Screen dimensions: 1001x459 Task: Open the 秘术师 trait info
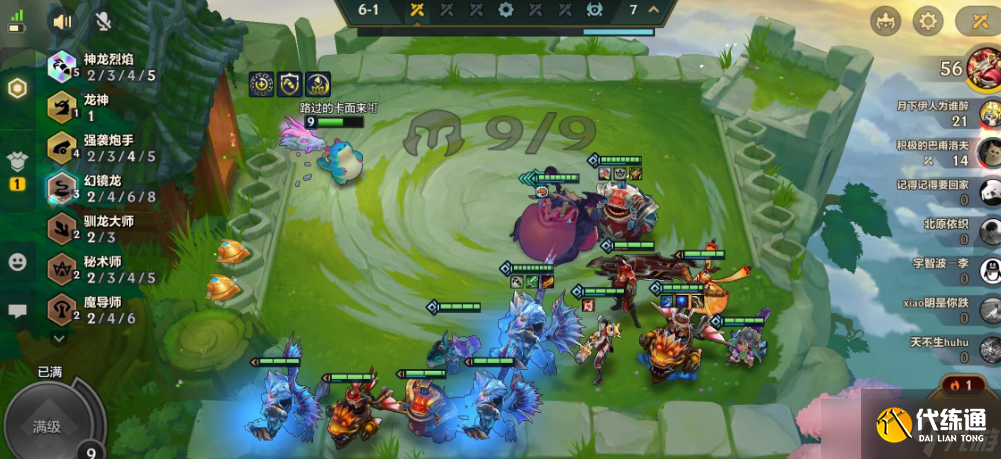(x=100, y=269)
